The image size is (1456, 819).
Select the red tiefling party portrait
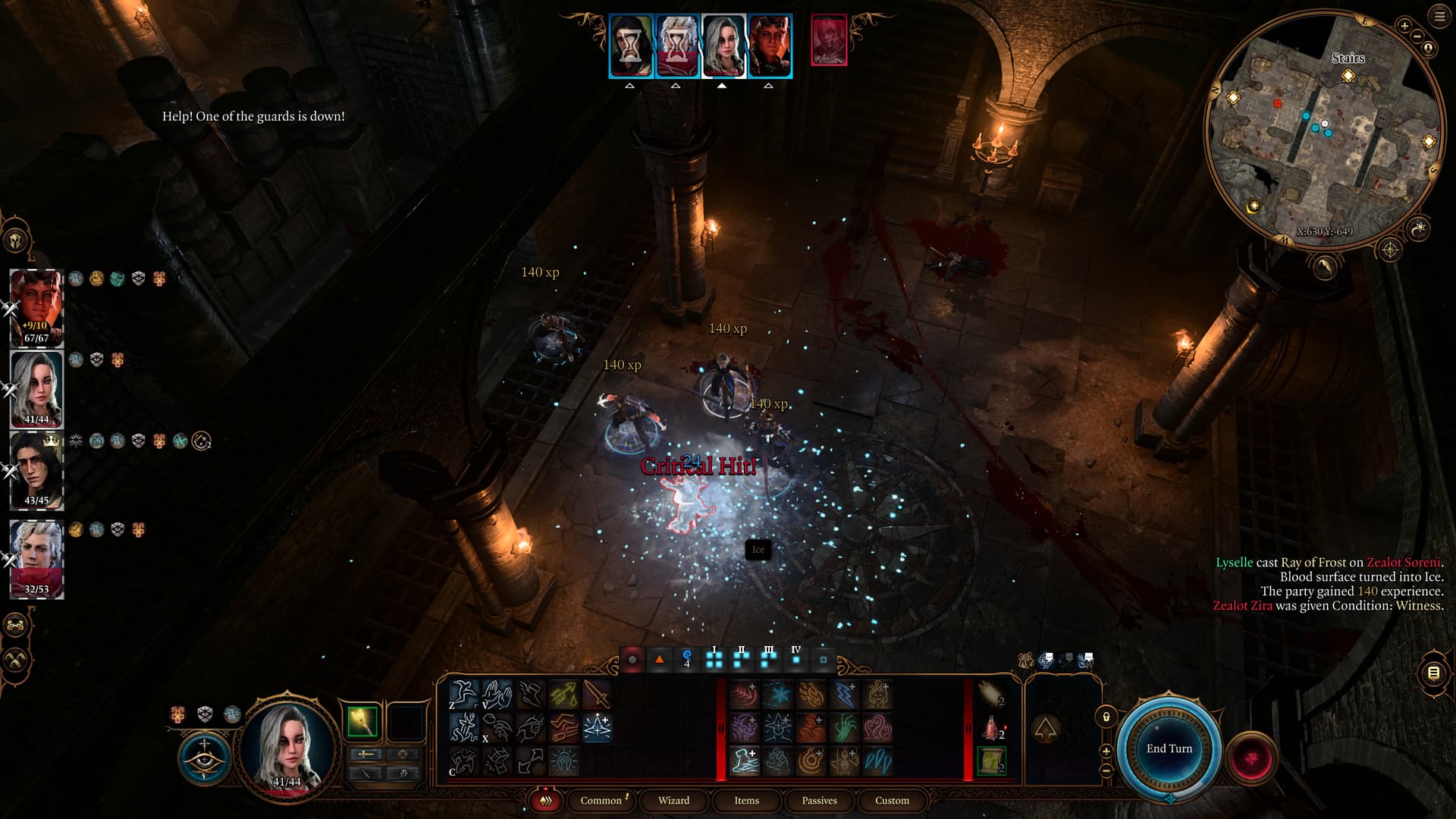click(x=36, y=307)
